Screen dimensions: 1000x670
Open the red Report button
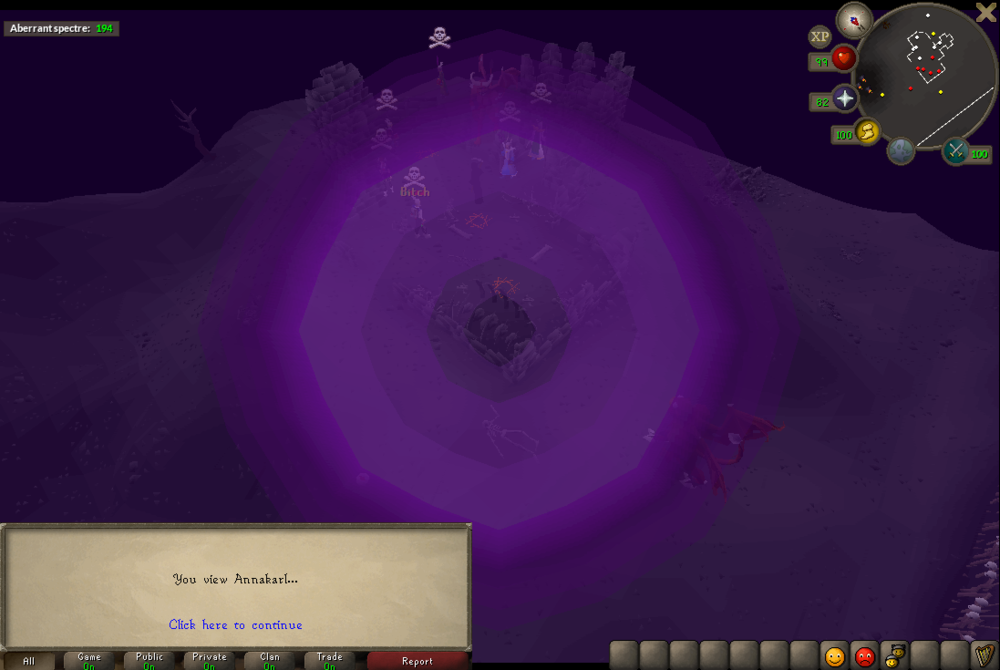(x=417, y=661)
